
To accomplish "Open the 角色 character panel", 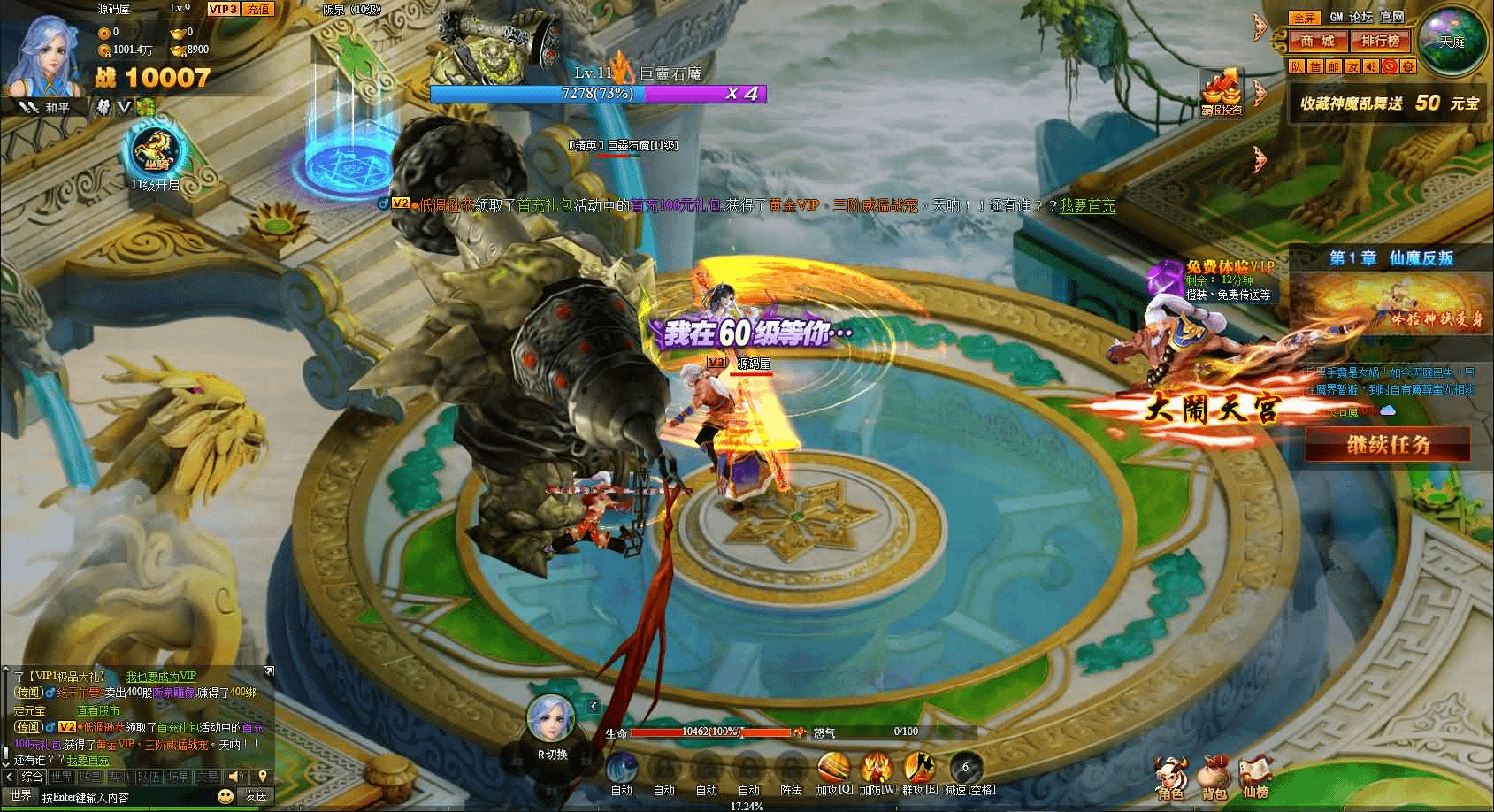I will pos(1171,776).
